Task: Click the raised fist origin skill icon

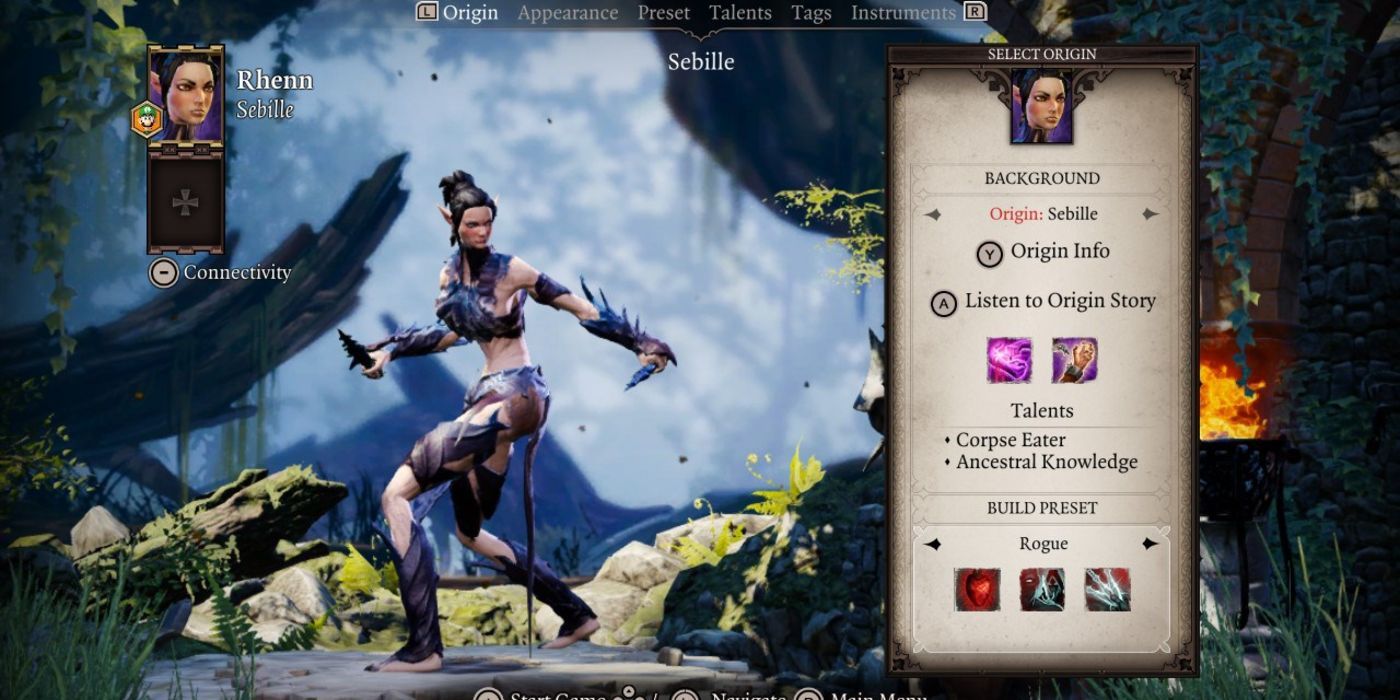Action: click(1074, 360)
